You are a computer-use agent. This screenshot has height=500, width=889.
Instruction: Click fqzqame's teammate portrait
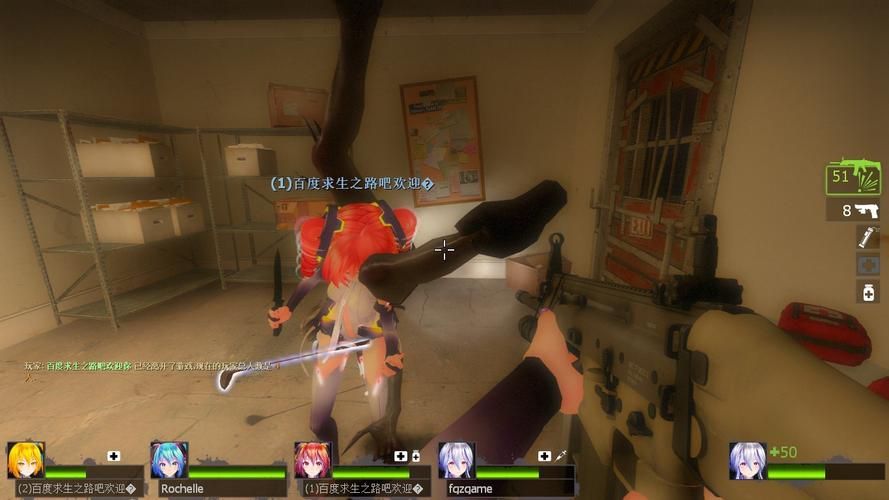click(x=456, y=460)
